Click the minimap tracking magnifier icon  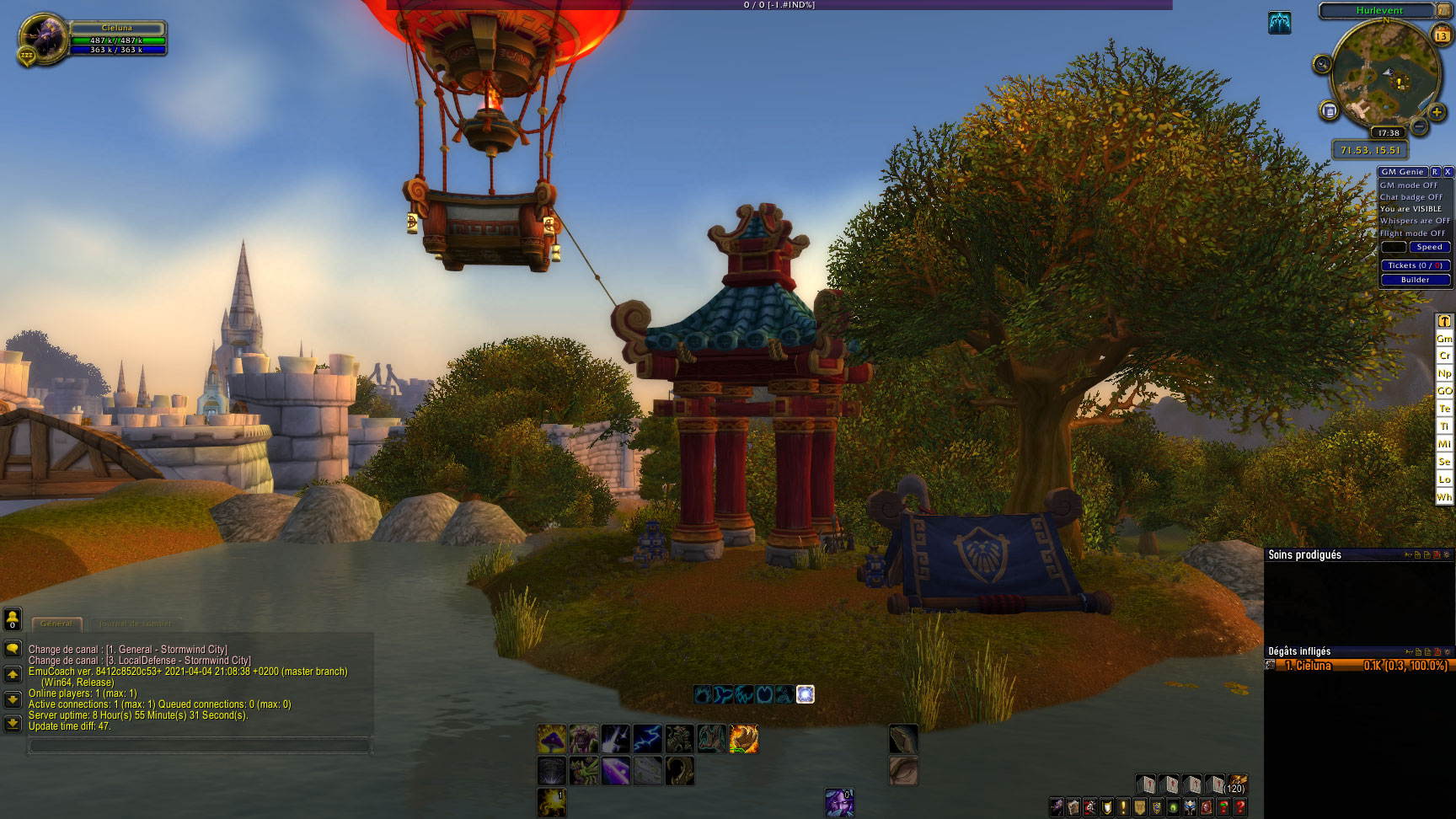[x=1322, y=64]
